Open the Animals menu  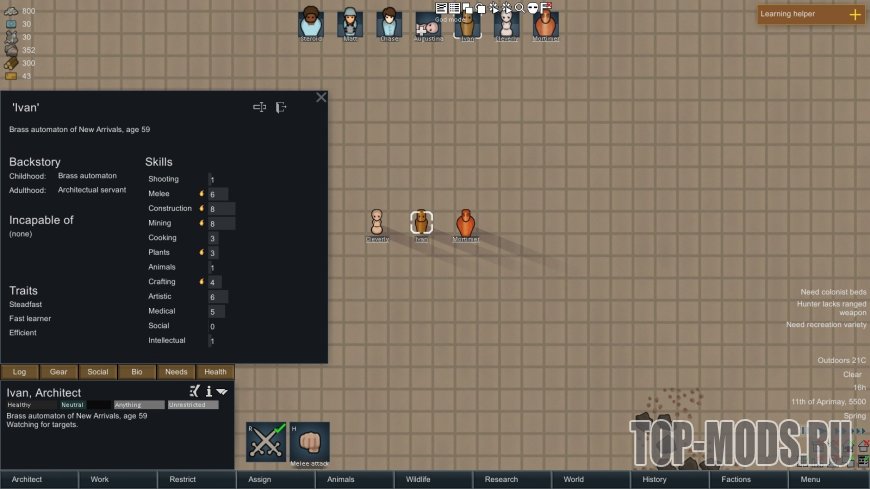coord(341,480)
